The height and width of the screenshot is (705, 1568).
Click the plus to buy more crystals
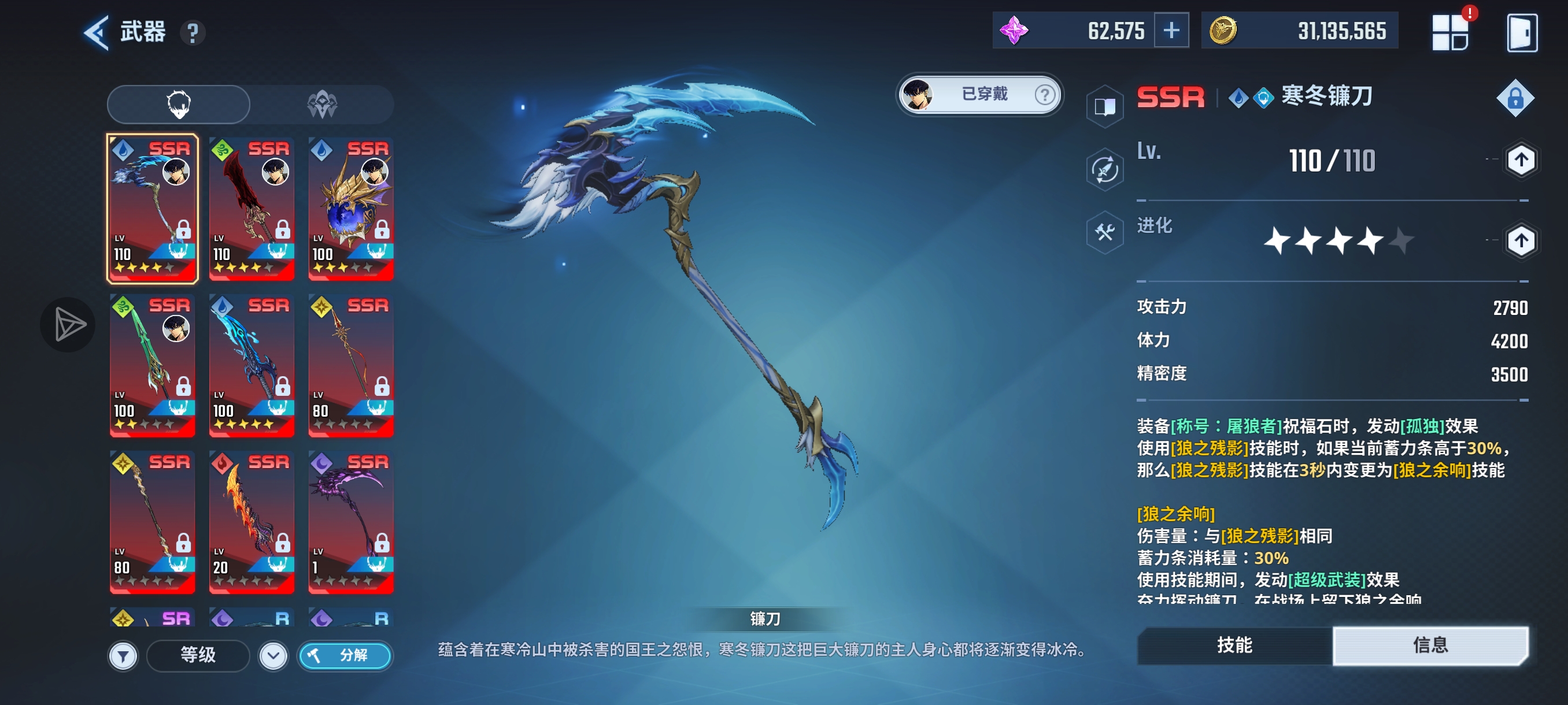(x=1171, y=30)
